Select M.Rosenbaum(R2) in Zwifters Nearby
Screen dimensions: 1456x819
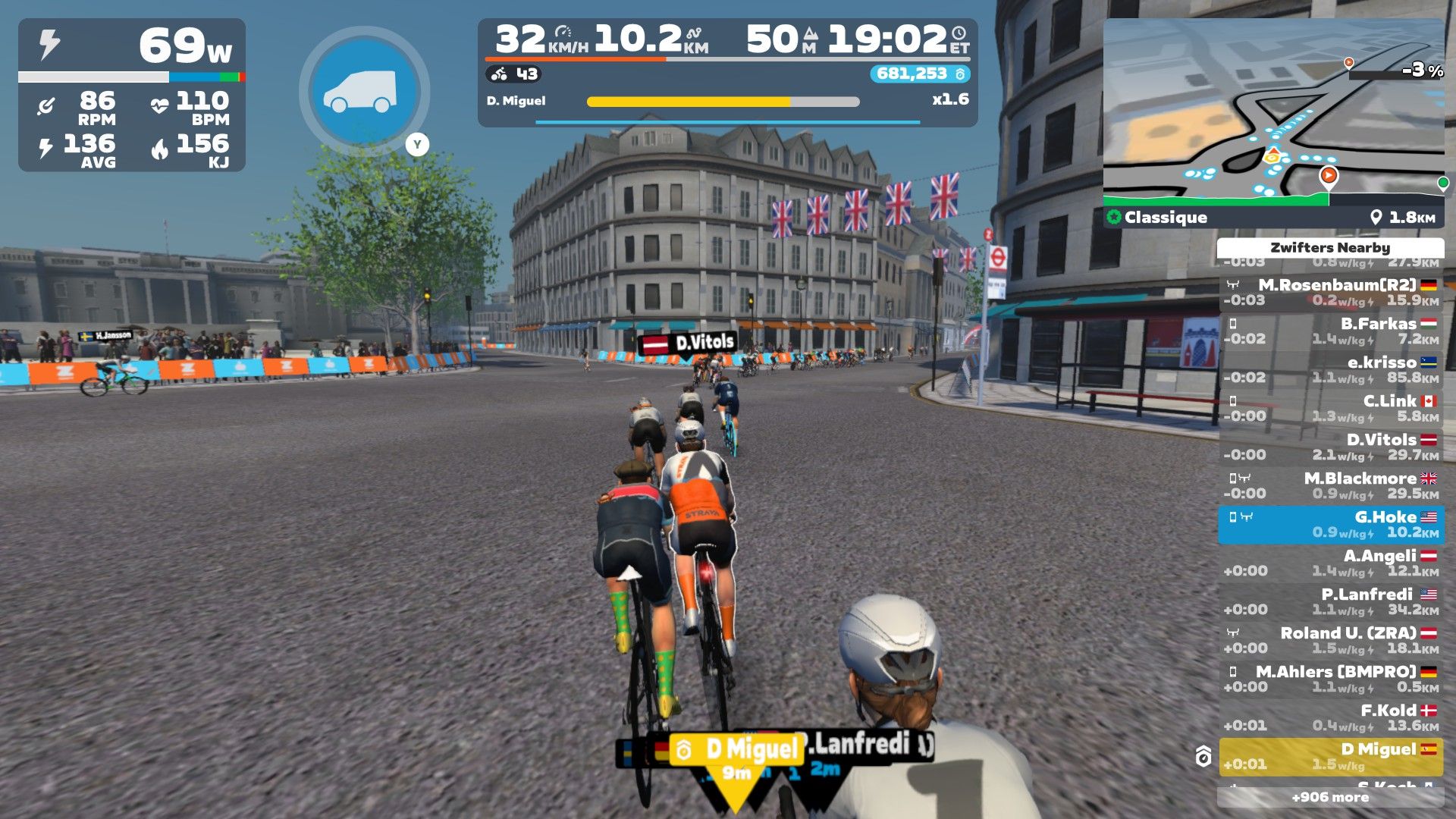[1331, 293]
